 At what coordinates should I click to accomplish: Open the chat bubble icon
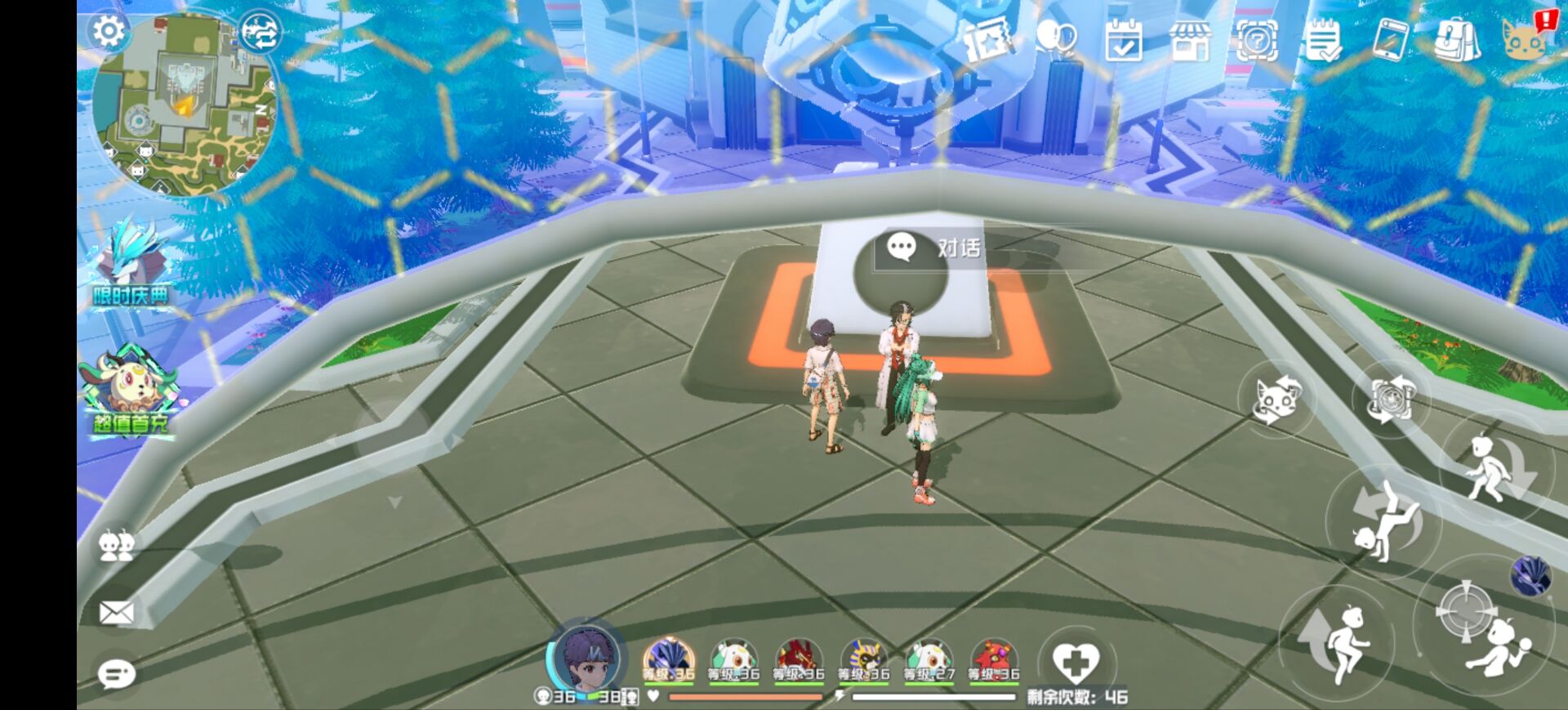(x=116, y=674)
